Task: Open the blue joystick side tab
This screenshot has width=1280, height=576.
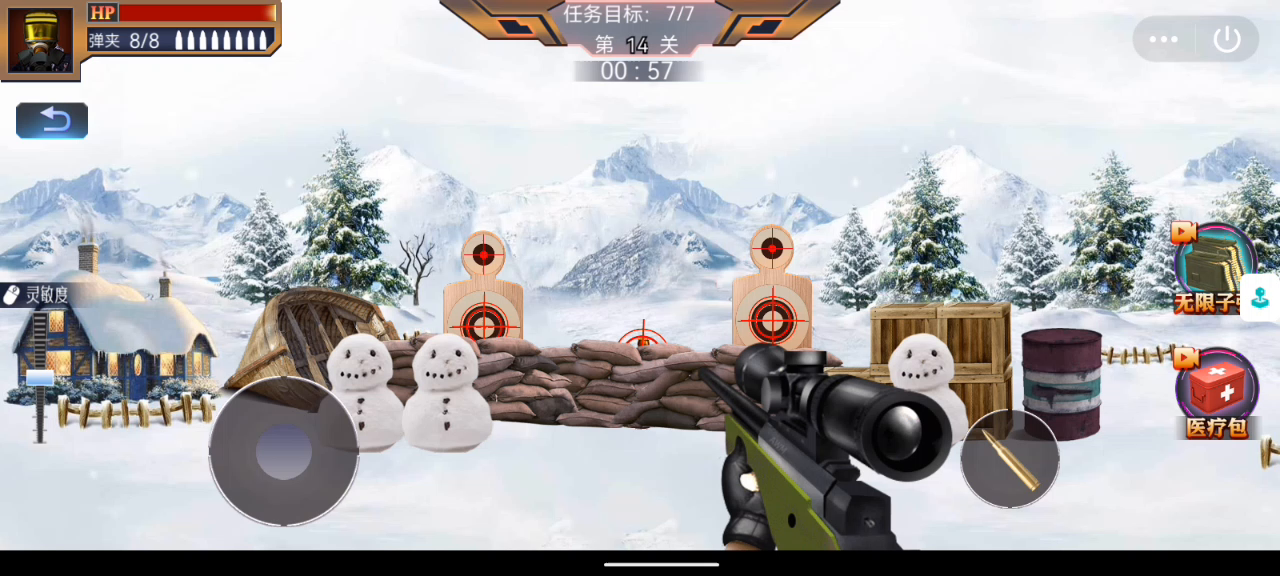Action: 1262,298
